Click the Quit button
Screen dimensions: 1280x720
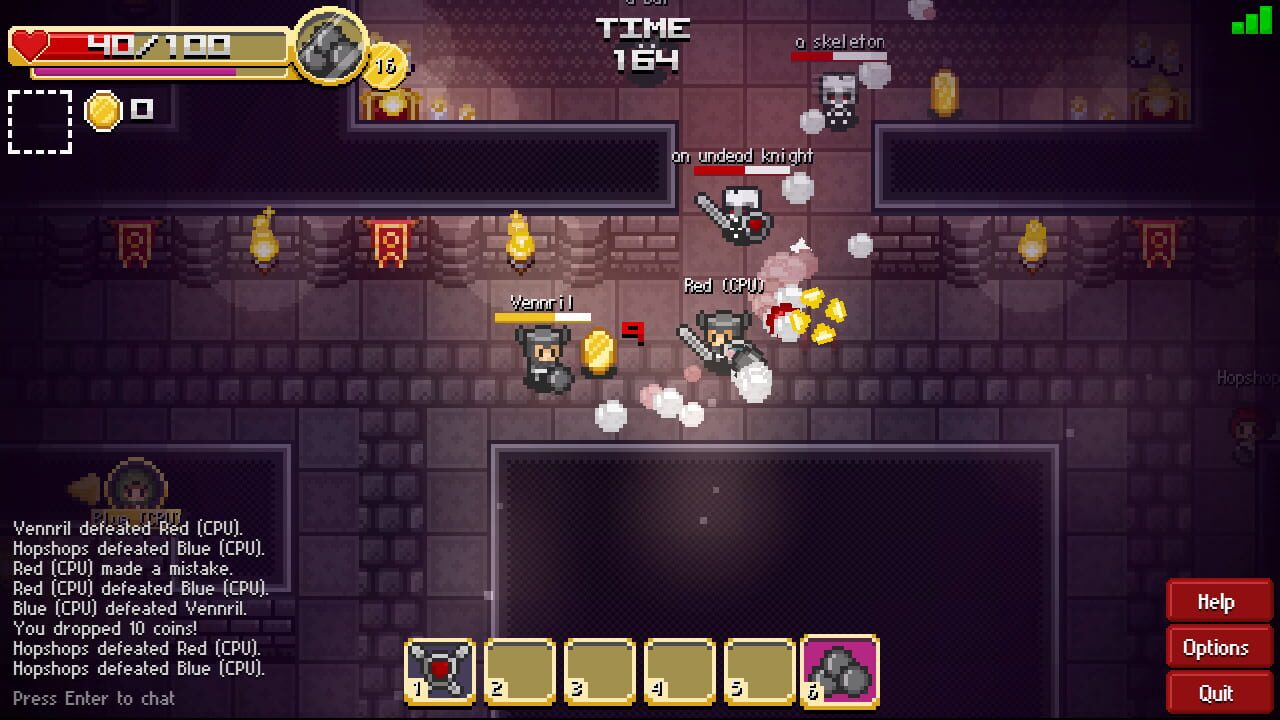click(1218, 692)
